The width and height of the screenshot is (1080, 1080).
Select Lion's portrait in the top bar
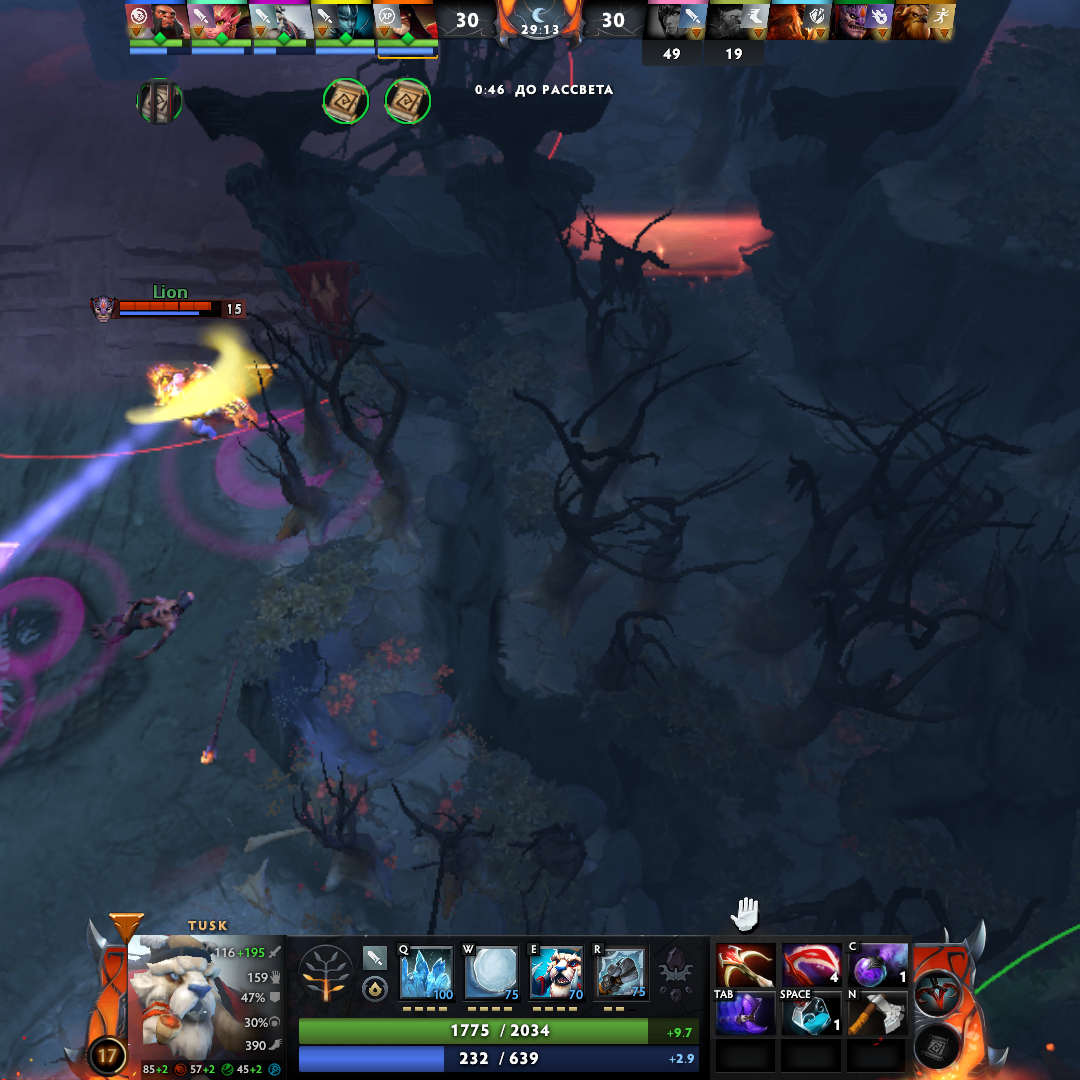click(860, 20)
